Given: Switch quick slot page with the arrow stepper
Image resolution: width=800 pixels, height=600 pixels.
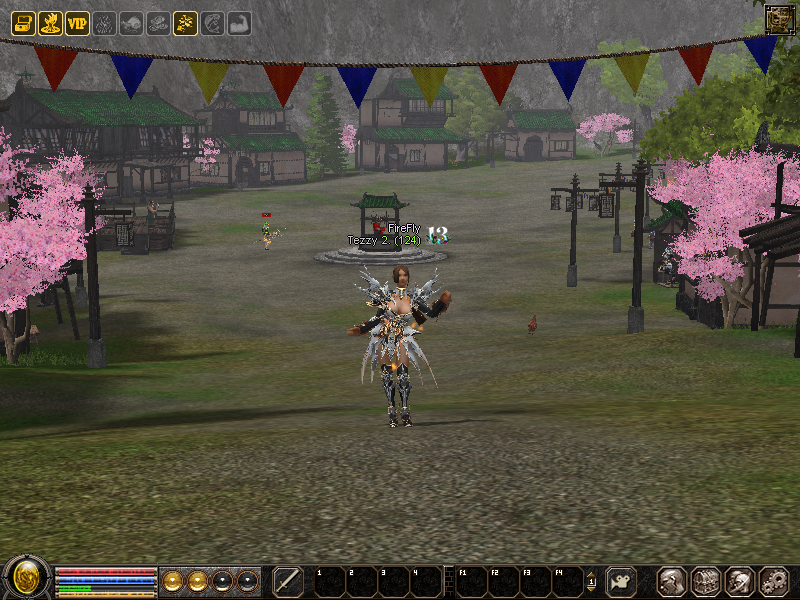Looking at the screenshot, I should [591, 581].
